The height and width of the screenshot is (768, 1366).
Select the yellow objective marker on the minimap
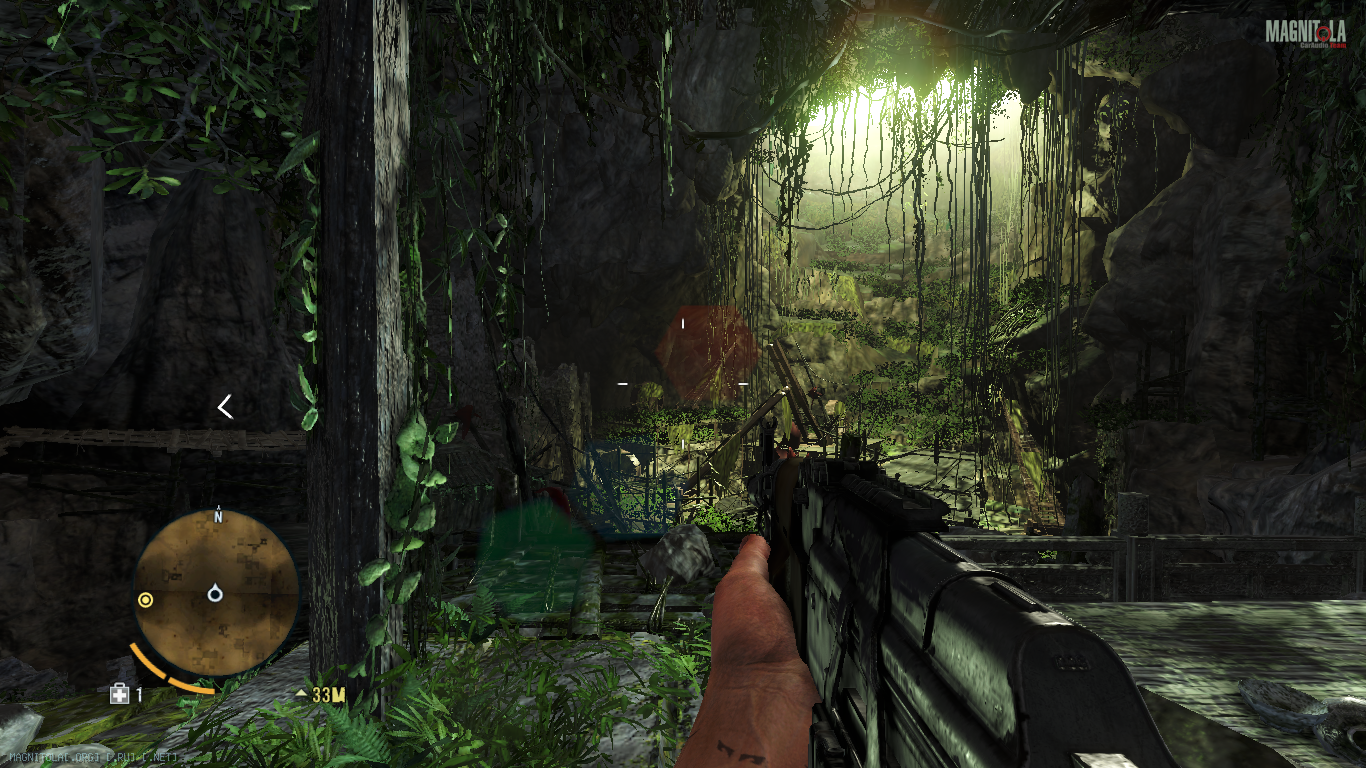tap(146, 600)
